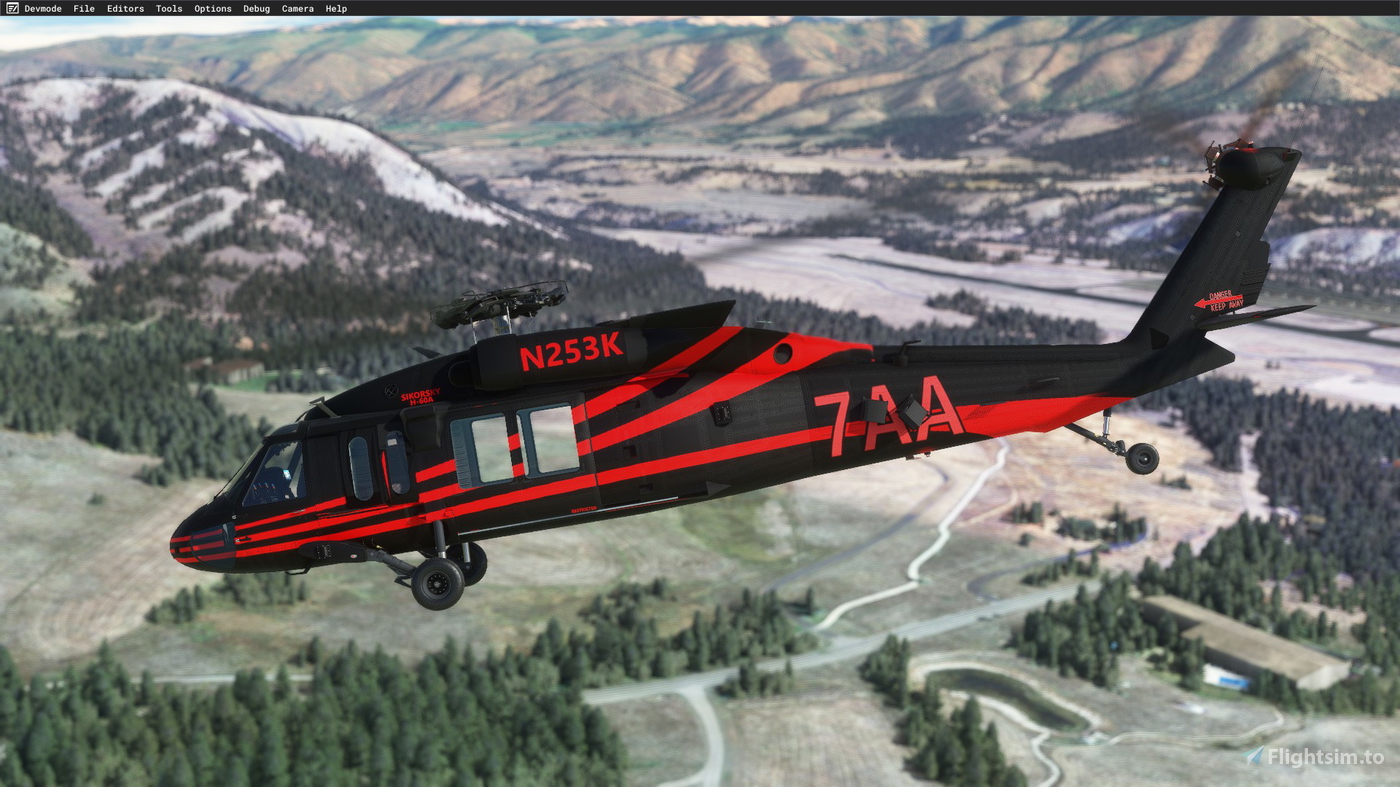
Task: Click Options to adjust devmode settings
Action: click(212, 8)
